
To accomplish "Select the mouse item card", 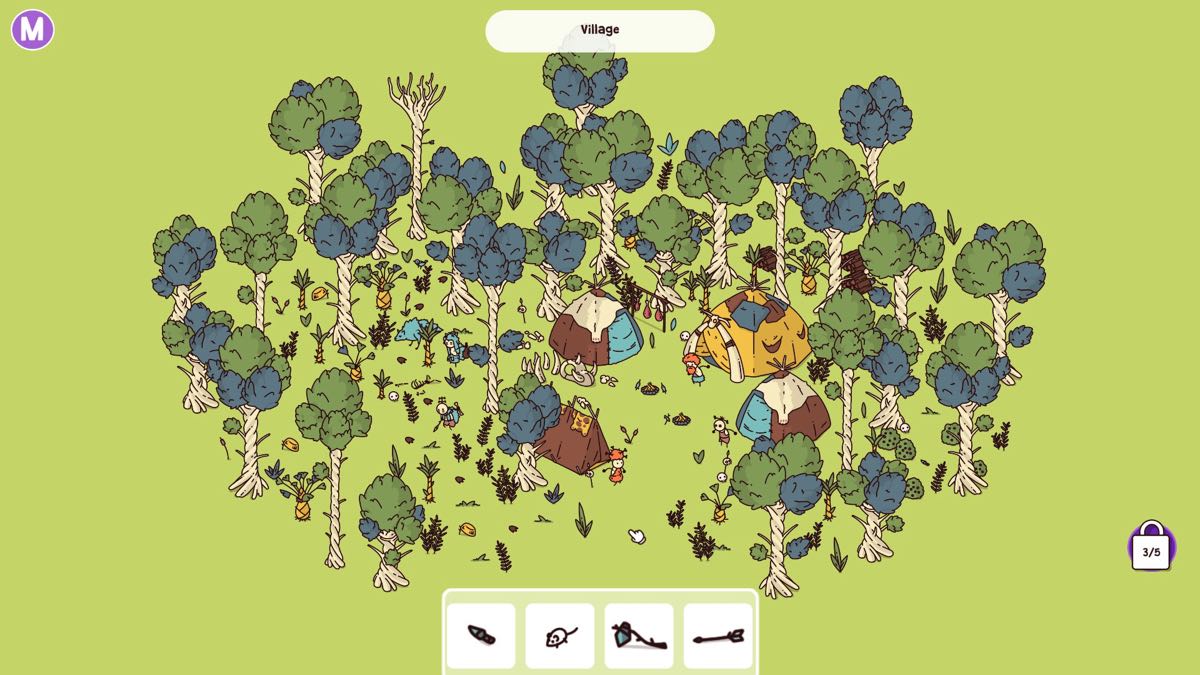I will (560, 636).
